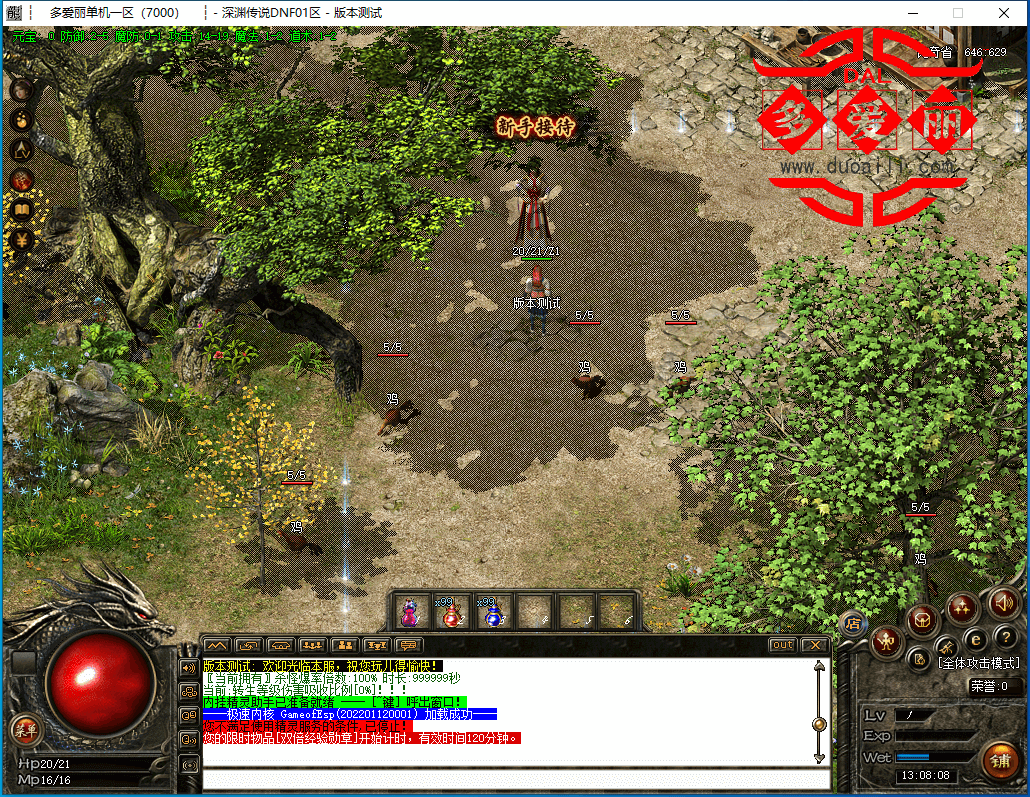Select the speech bubble chat tab
Screen dimensions: 1030x797
(x=410, y=645)
